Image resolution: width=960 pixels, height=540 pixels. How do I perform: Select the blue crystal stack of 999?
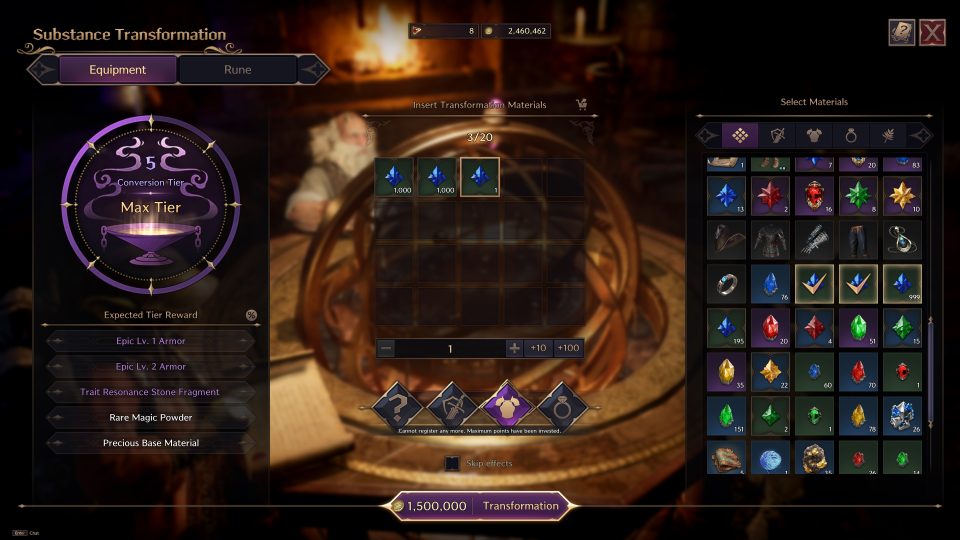click(901, 284)
